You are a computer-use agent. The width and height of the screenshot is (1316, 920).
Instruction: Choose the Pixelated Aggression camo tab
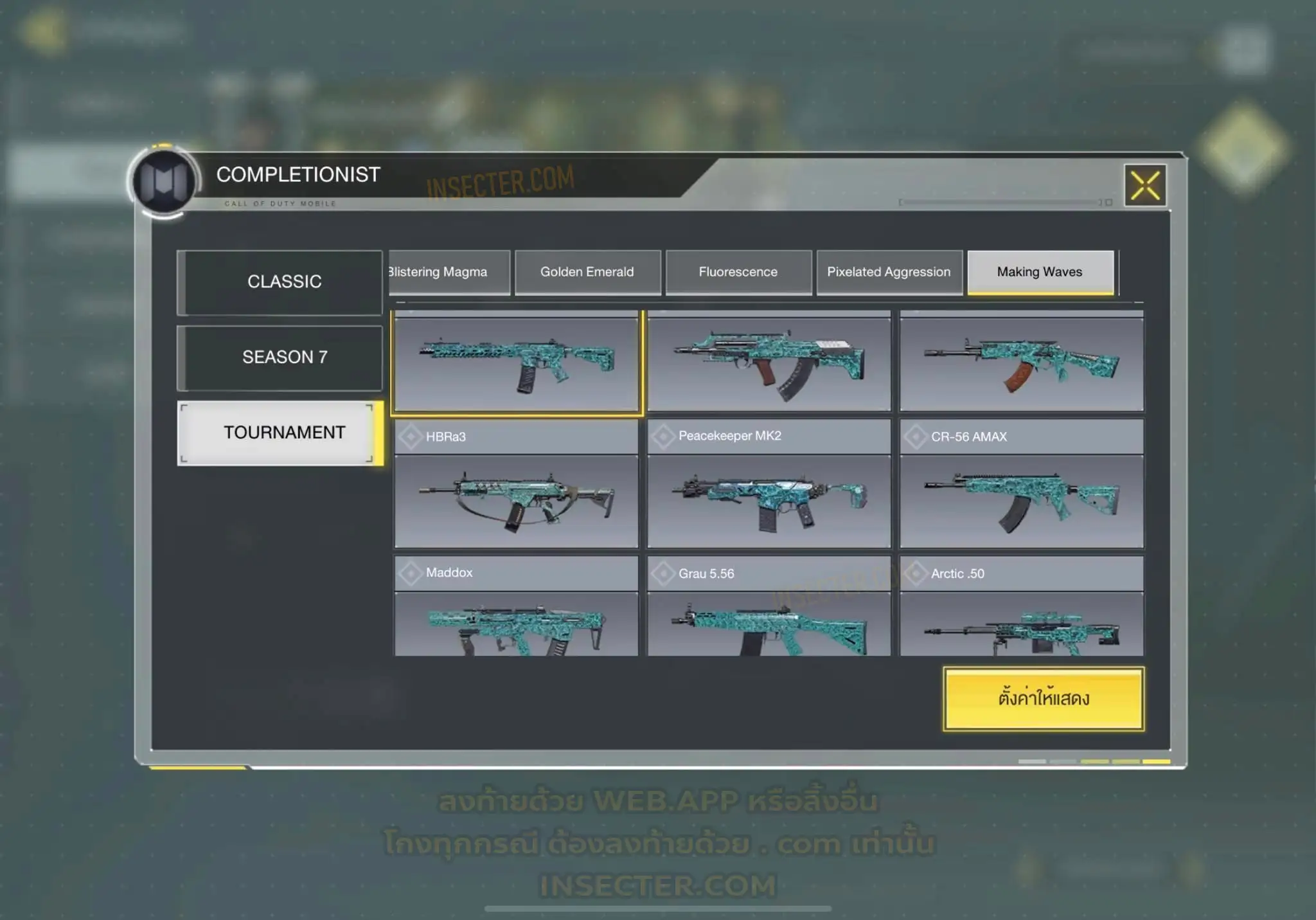[x=889, y=273]
